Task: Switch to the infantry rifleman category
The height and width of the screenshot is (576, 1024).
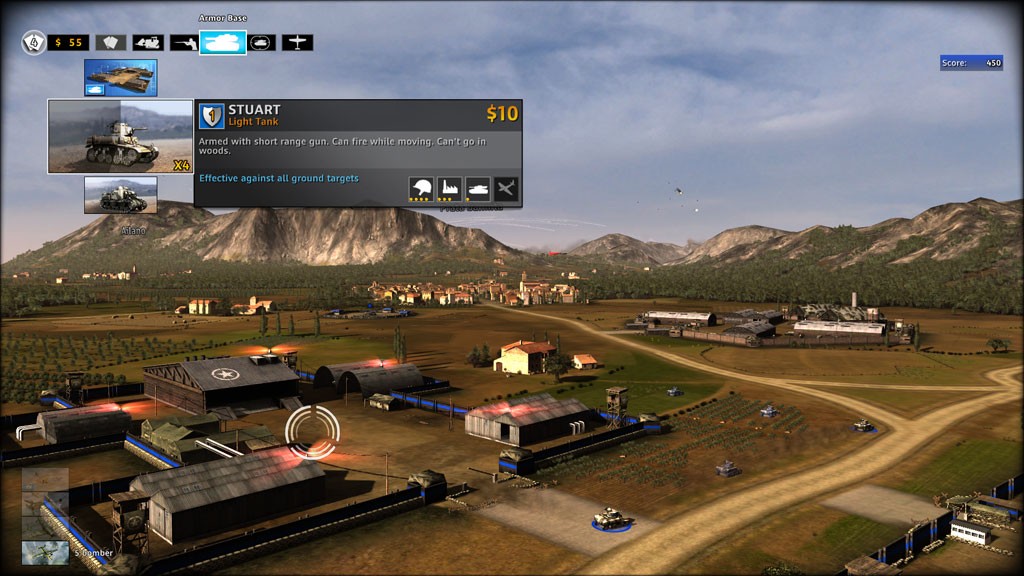Action: 184,43
